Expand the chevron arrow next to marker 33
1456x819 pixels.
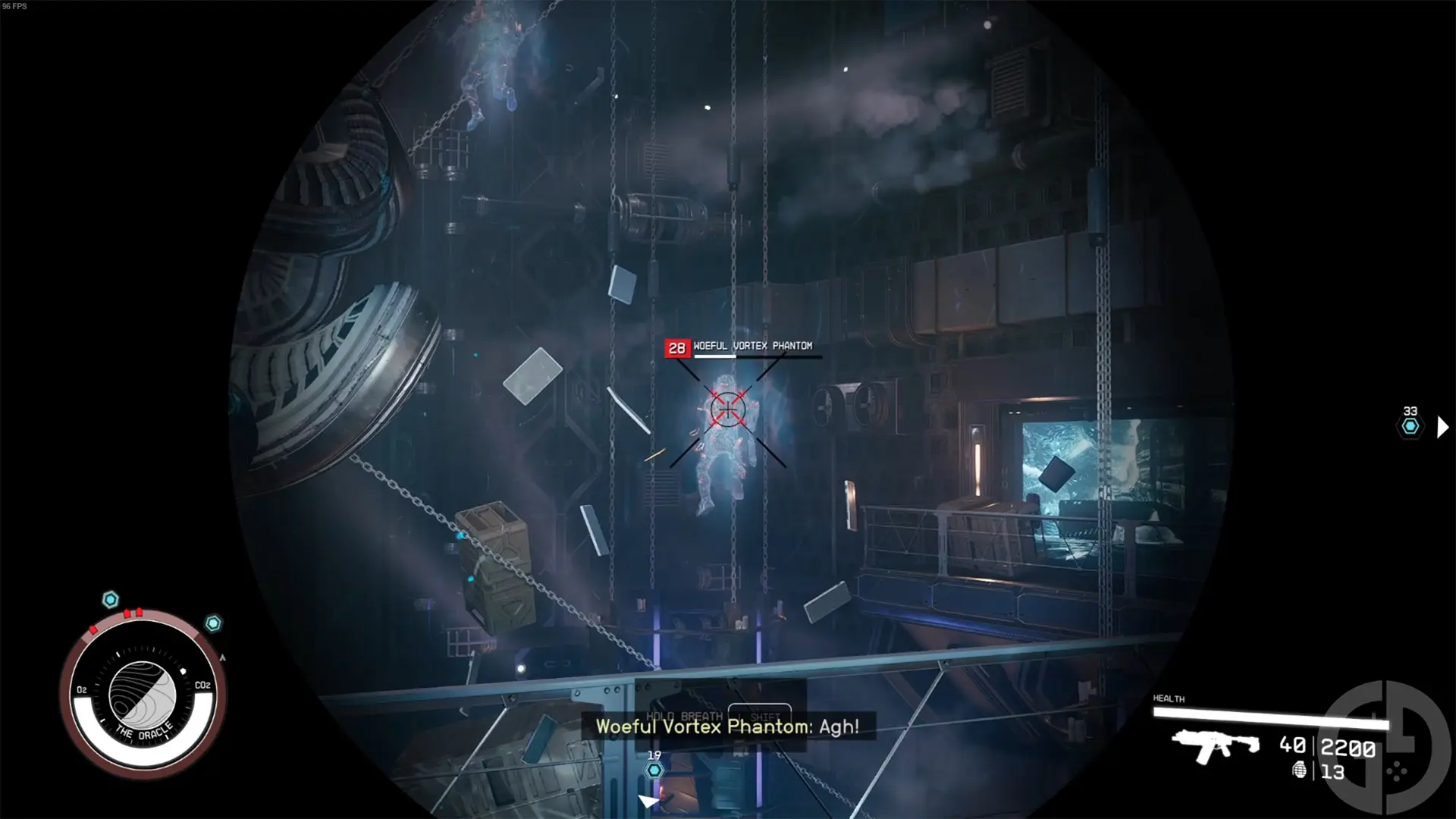pyautogui.click(x=1443, y=427)
